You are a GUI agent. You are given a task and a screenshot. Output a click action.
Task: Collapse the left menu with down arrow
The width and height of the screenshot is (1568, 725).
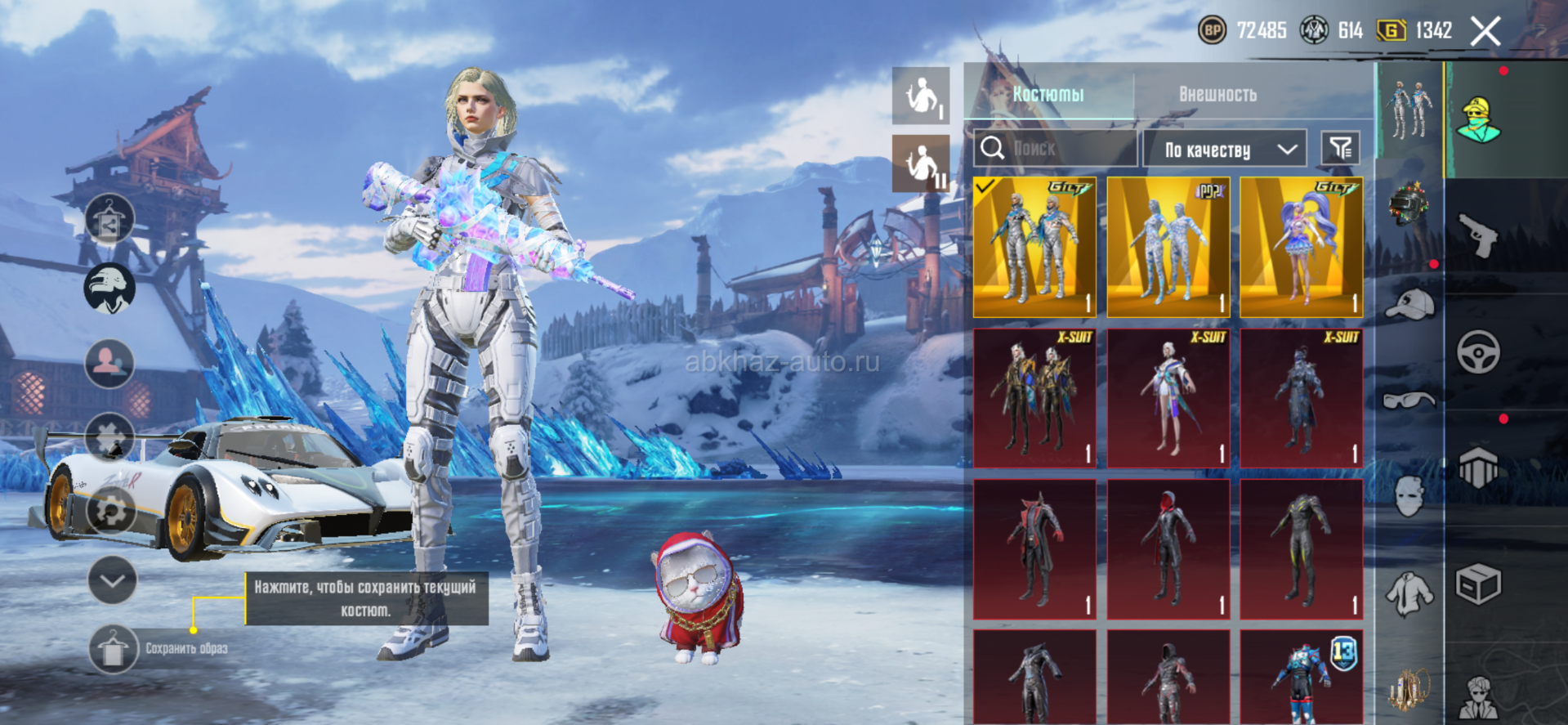112,580
